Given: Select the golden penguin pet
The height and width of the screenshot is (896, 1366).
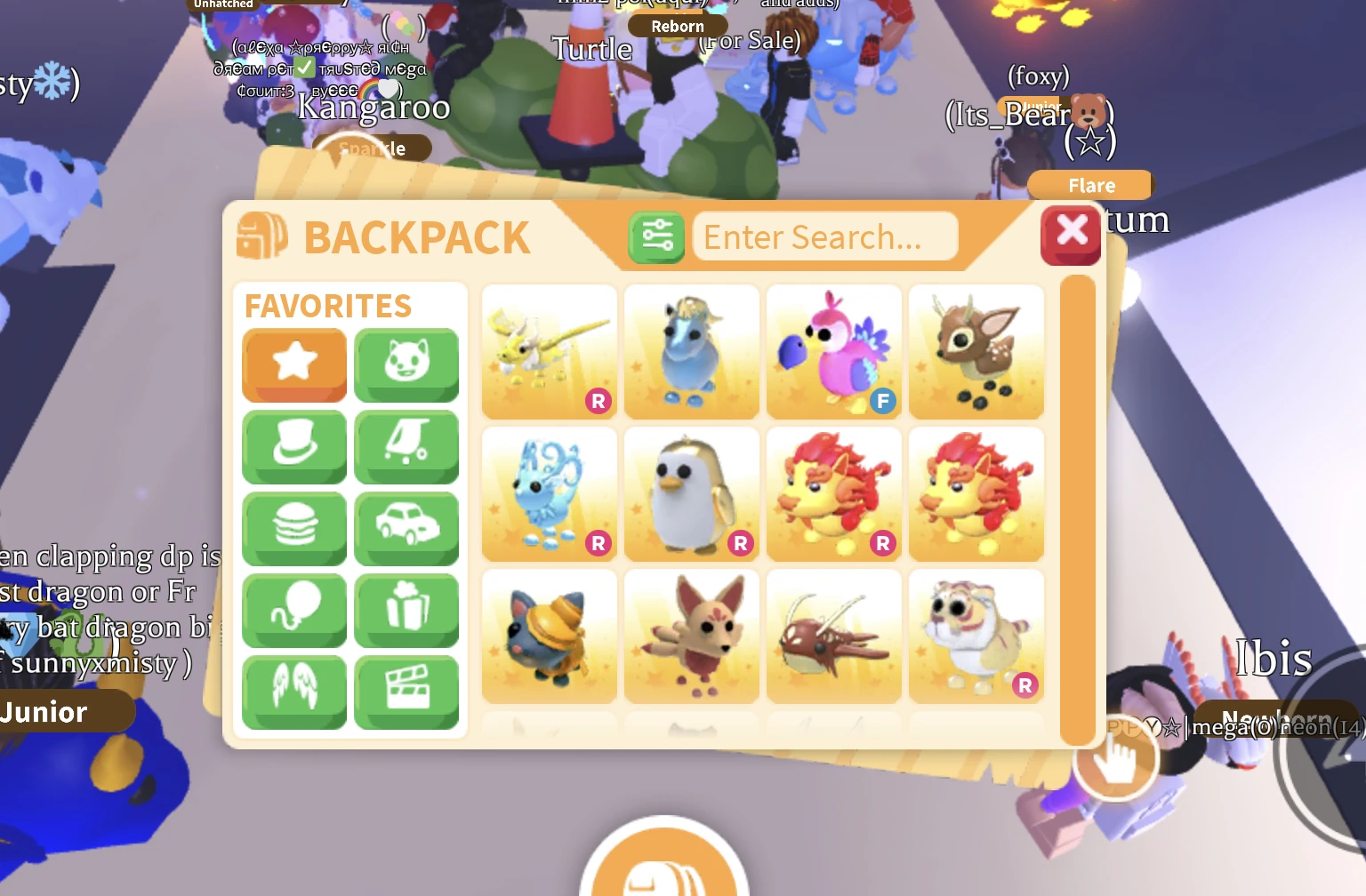Looking at the screenshot, I should pyautogui.click(x=691, y=494).
